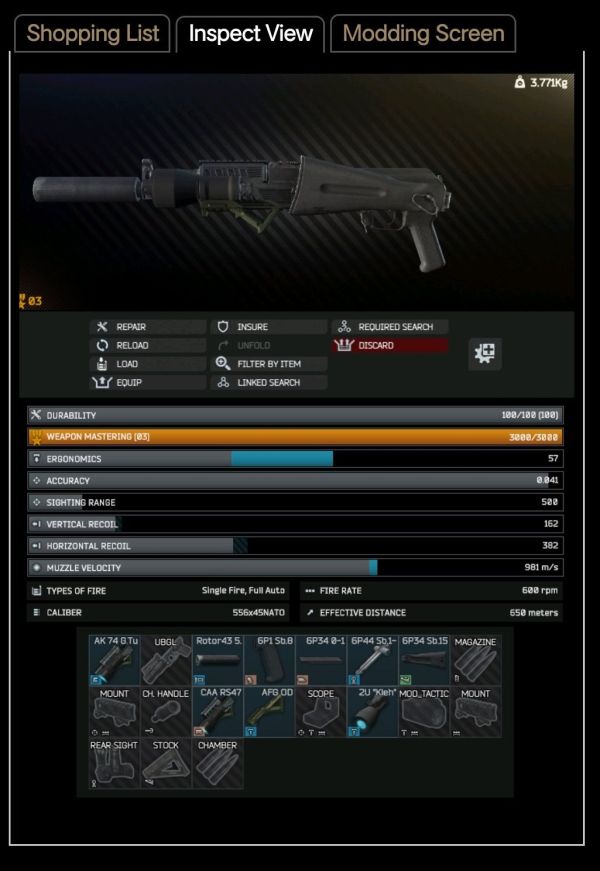Run a Linked Search
Image resolution: width=600 pixels, height=871 pixels.
tap(268, 382)
